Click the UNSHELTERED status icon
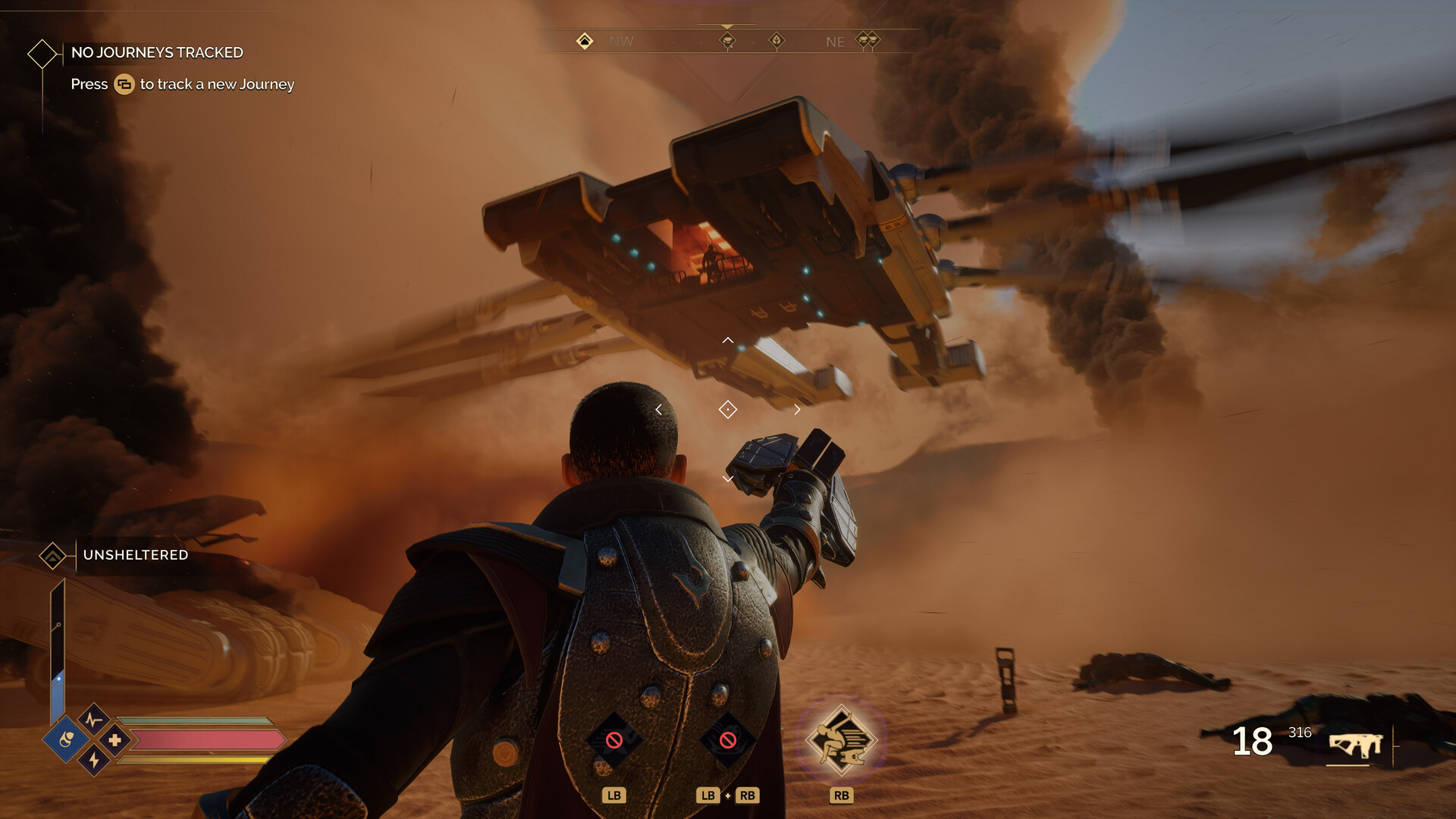Viewport: 1456px width, 819px height. [52, 554]
